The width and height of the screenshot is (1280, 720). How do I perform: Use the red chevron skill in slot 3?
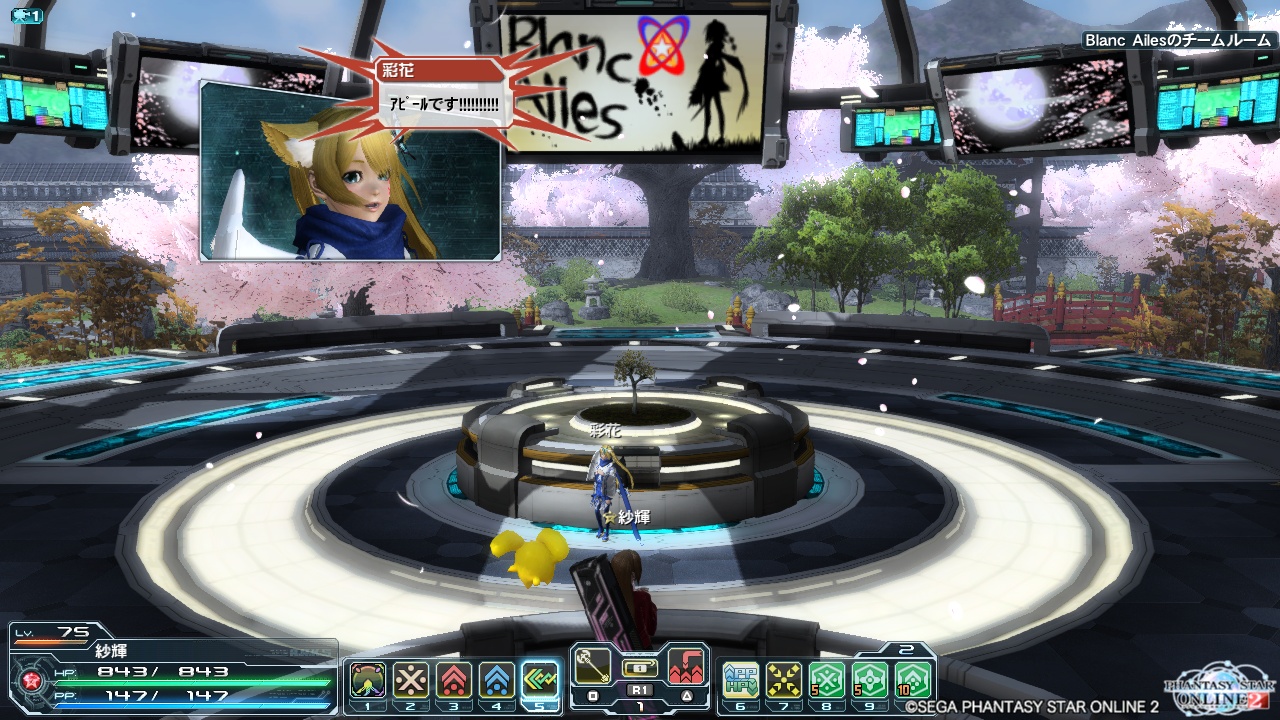click(454, 681)
